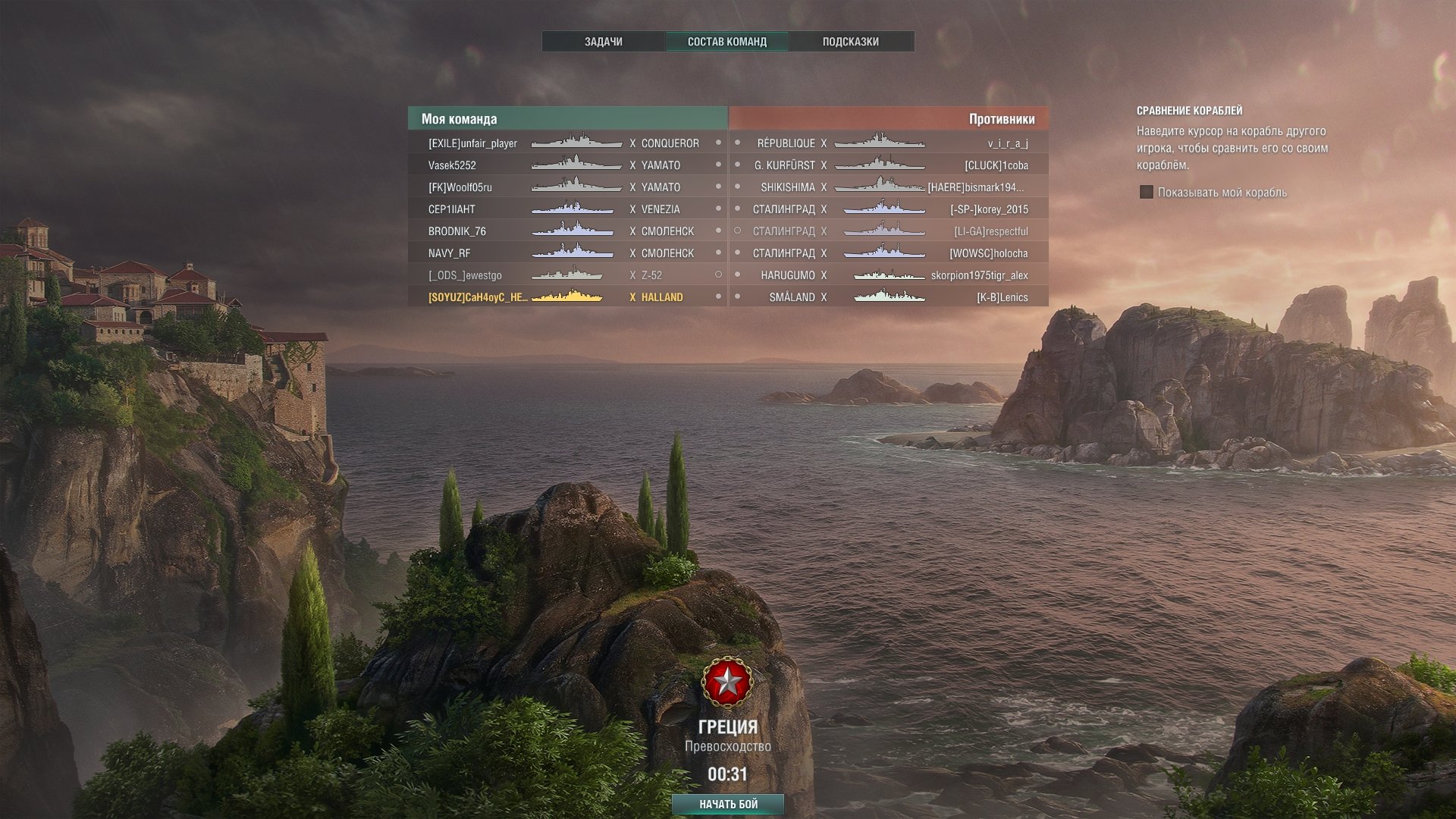Show the Подсказки tab
This screenshot has height=819, width=1456.
tap(850, 42)
